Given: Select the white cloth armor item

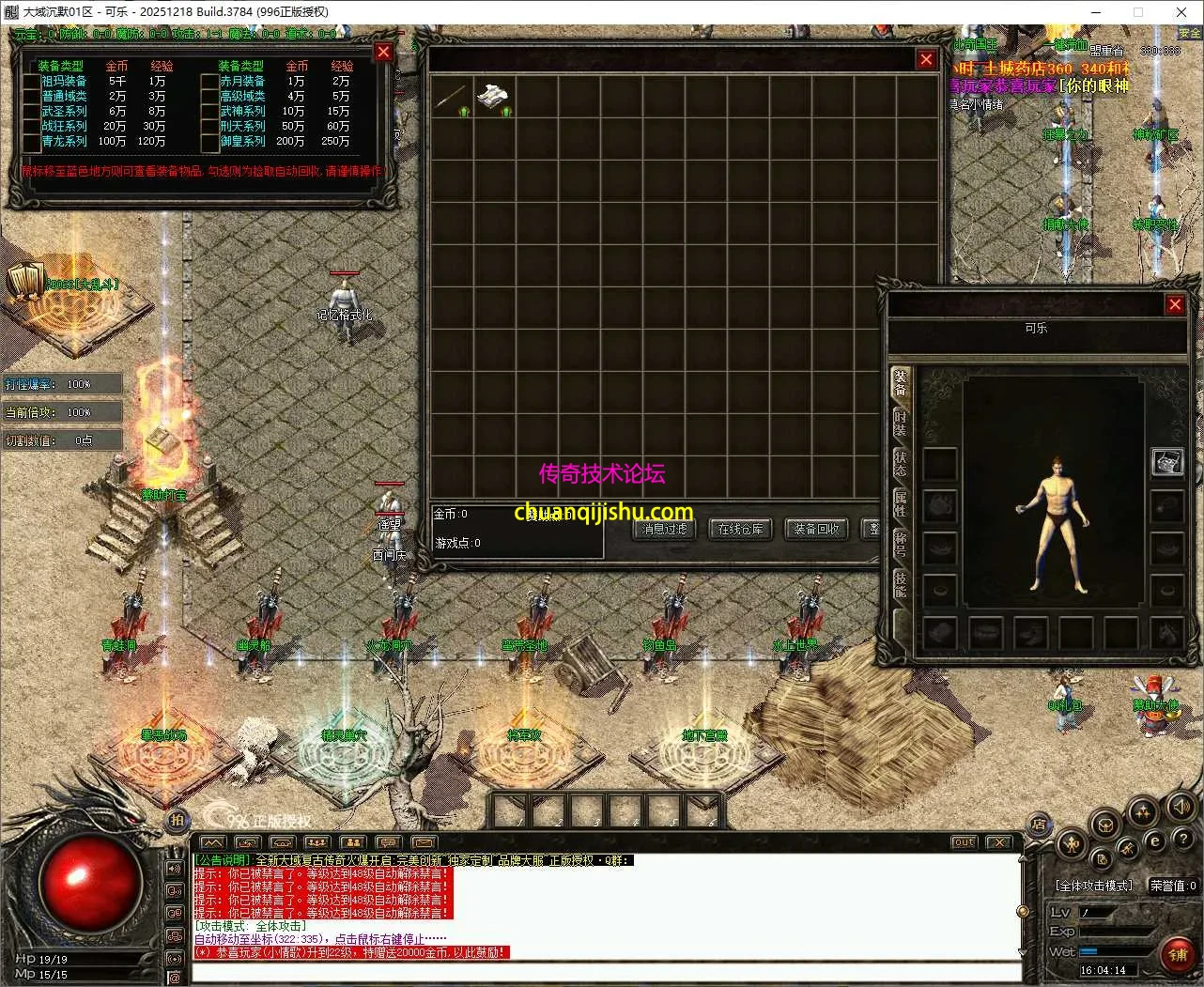Looking at the screenshot, I should 494,97.
